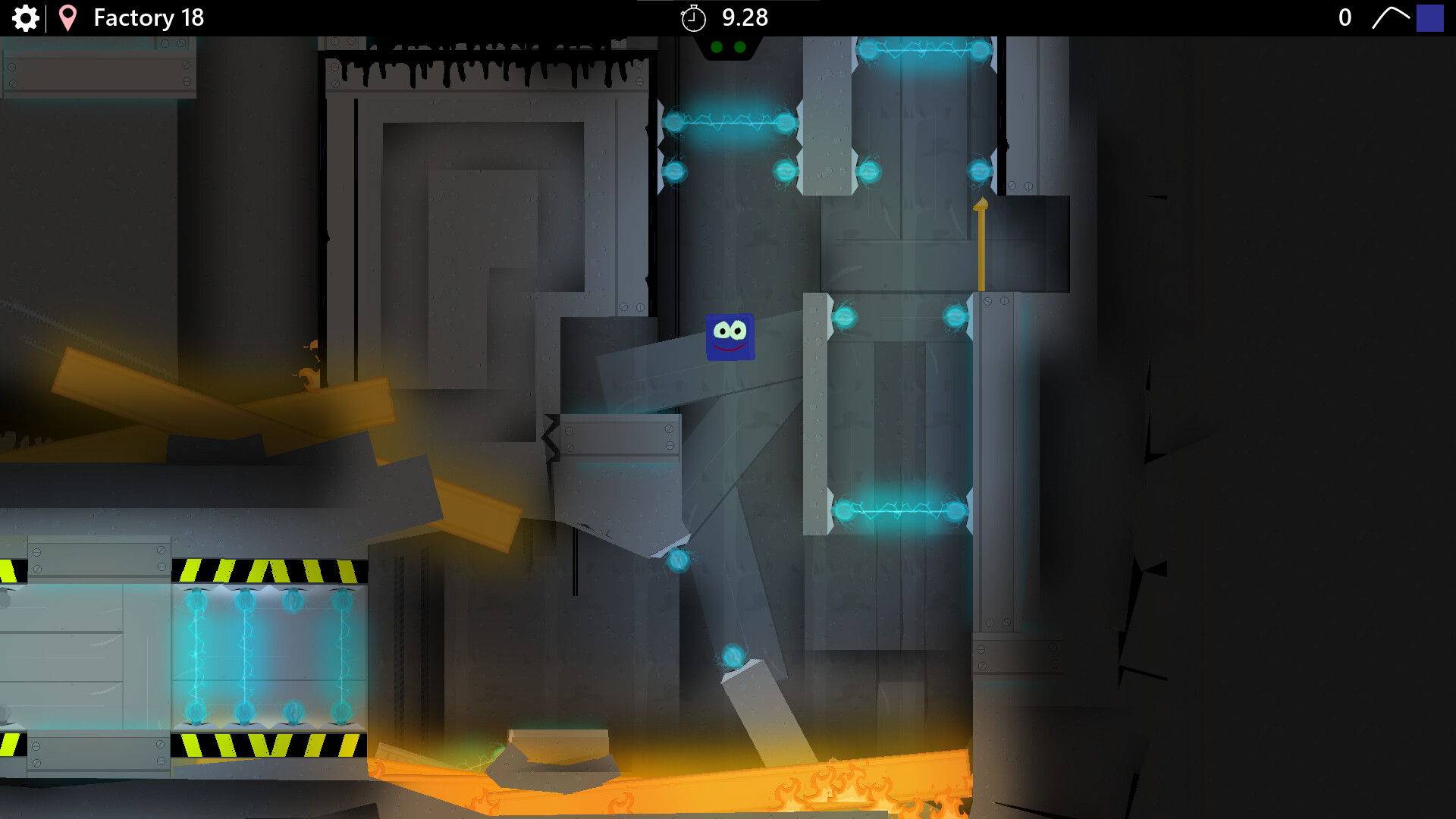
Task: Select the blue square color swatch top right
Action: pos(1429,17)
